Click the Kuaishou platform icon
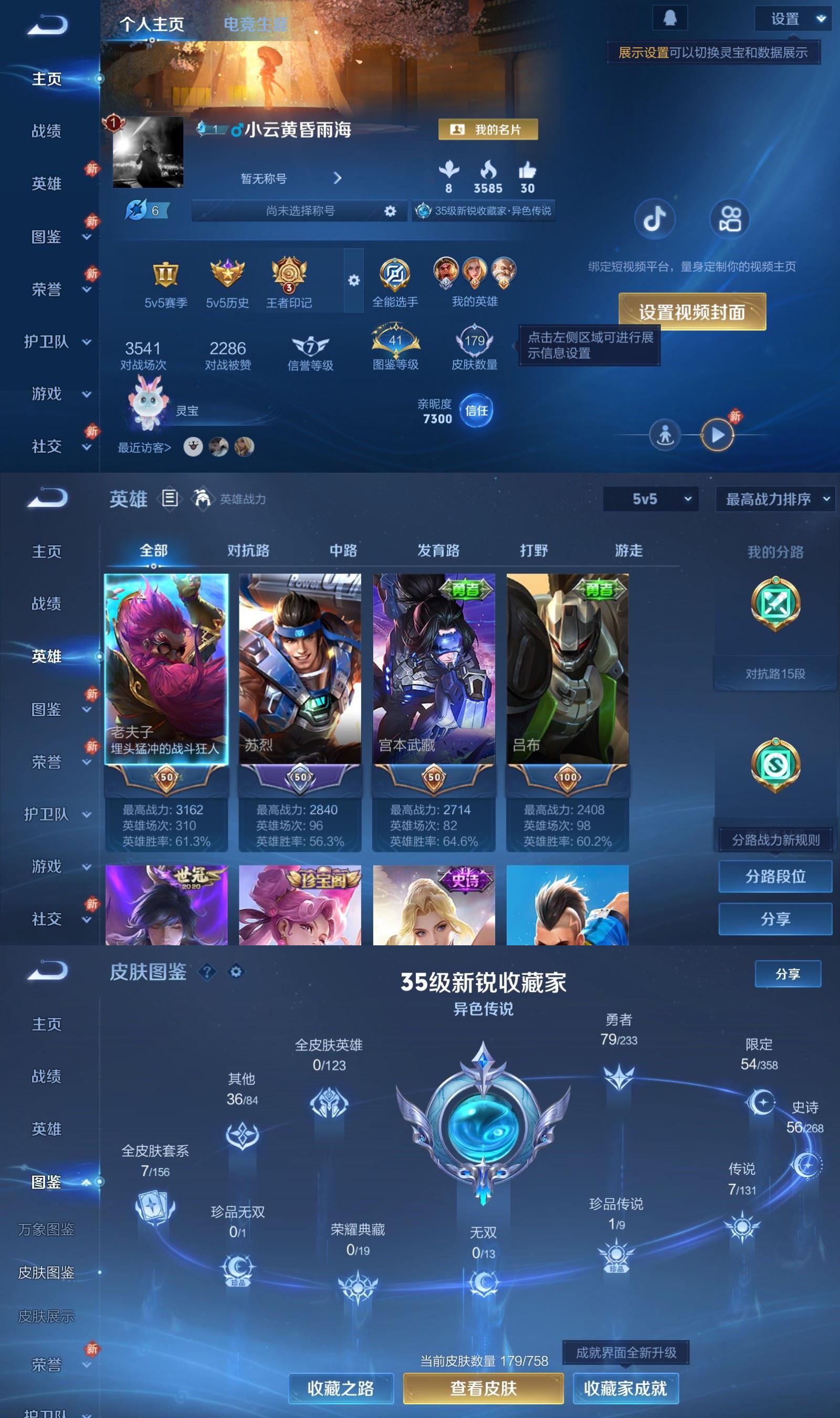The height and width of the screenshot is (1418, 840). pyautogui.click(x=730, y=220)
